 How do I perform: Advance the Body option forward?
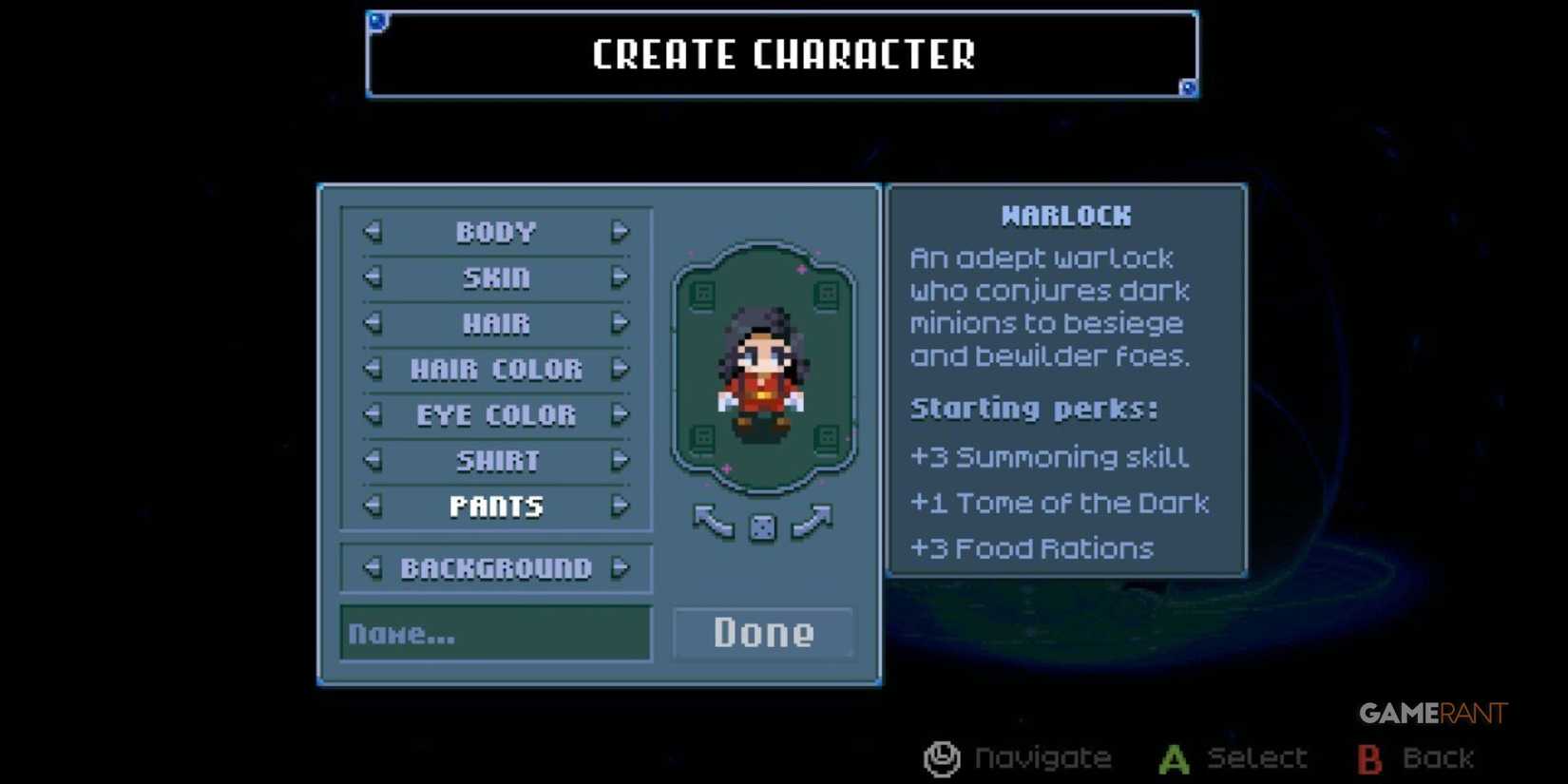tap(621, 231)
